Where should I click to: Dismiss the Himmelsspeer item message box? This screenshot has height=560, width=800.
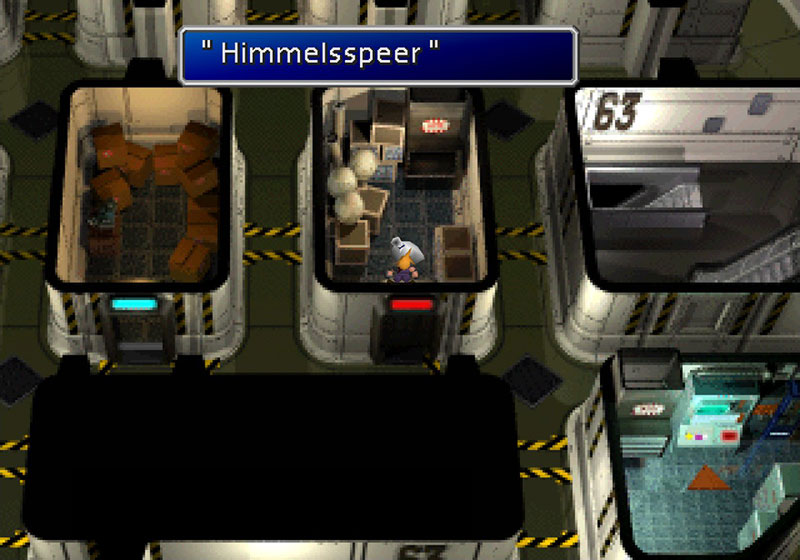[378, 55]
